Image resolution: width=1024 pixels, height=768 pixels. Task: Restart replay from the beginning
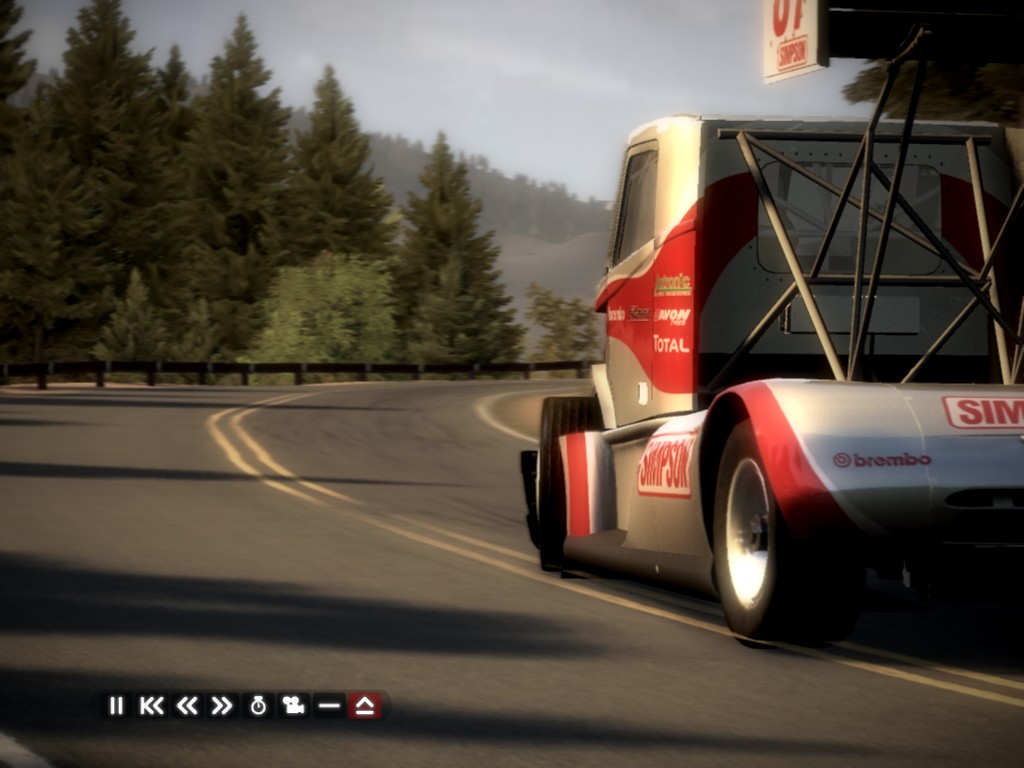coord(151,705)
